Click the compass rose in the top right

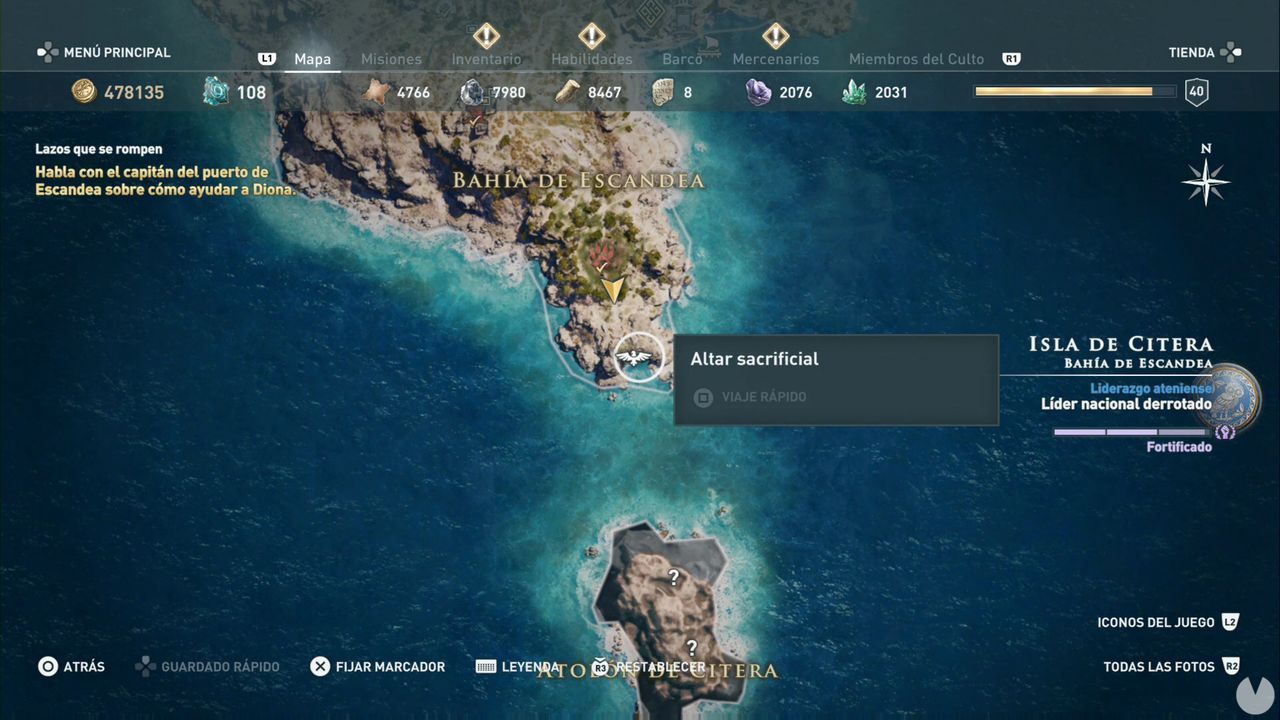(x=1205, y=183)
